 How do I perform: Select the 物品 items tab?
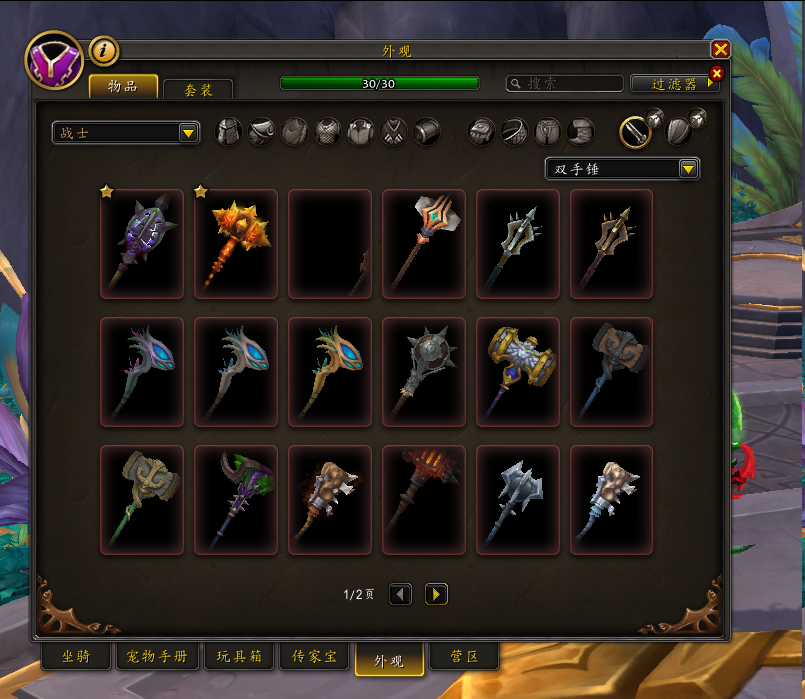click(x=123, y=87)
